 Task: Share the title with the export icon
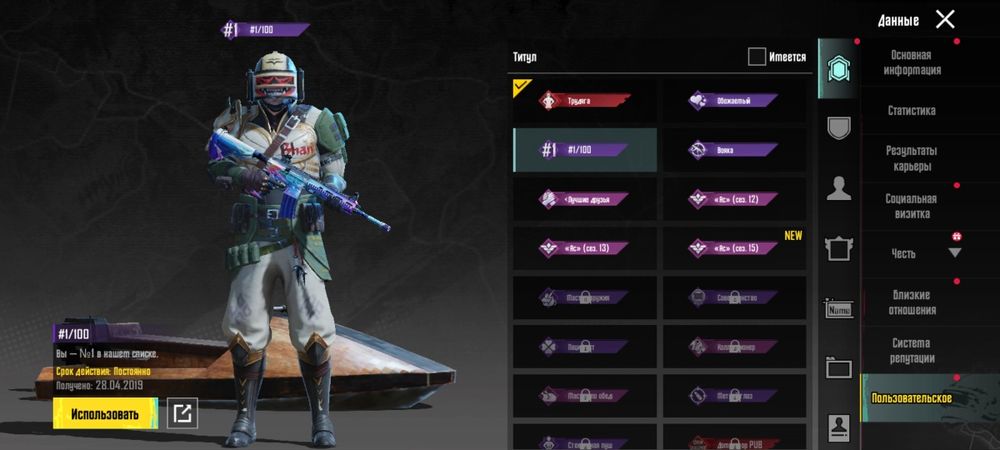[181, 413]
